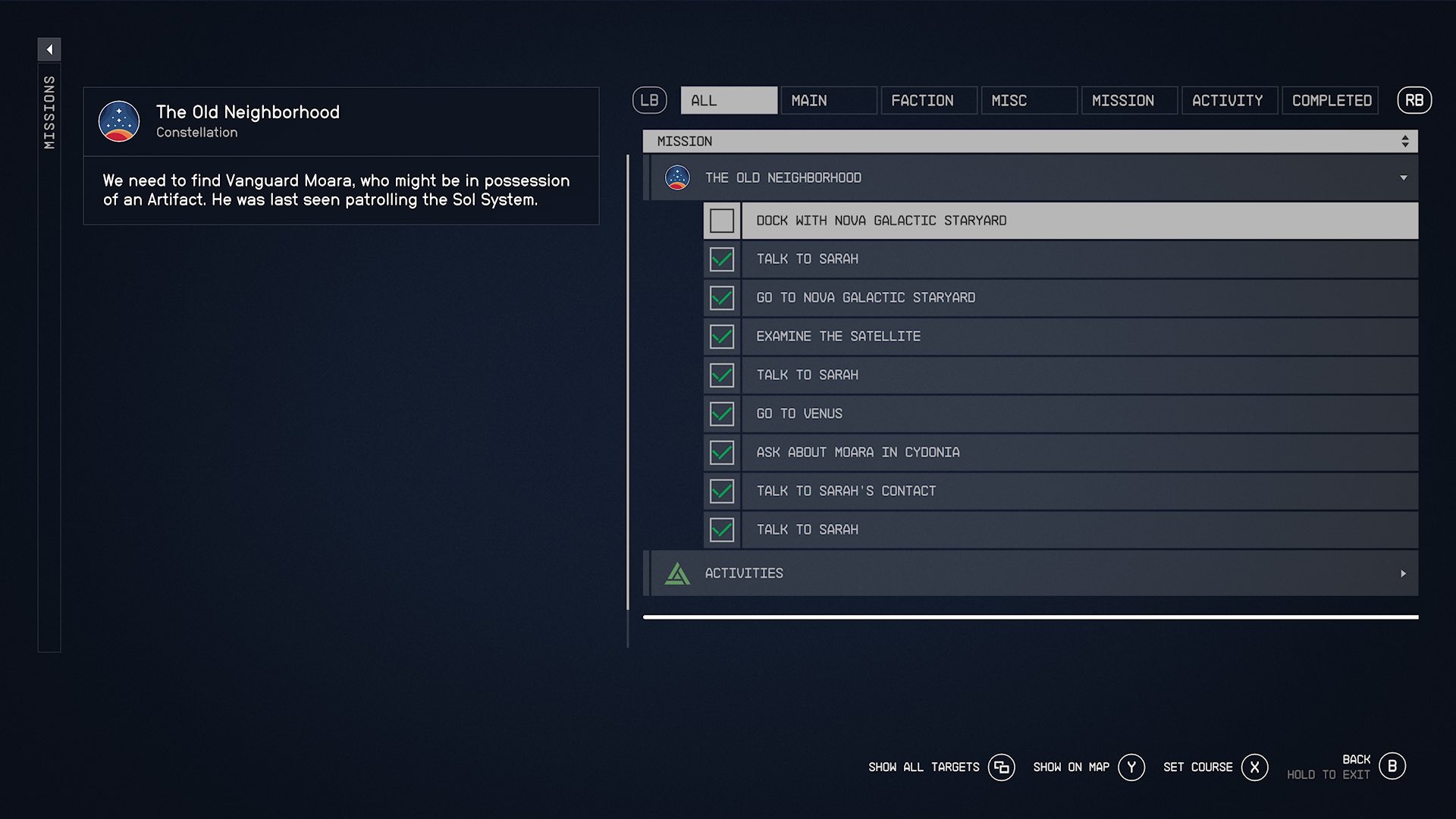The height and width of the screenshot is (819, 1456).
Task: Select the Go to Nova Galactic Staryard objective
Action: [x=1062, y=298]
